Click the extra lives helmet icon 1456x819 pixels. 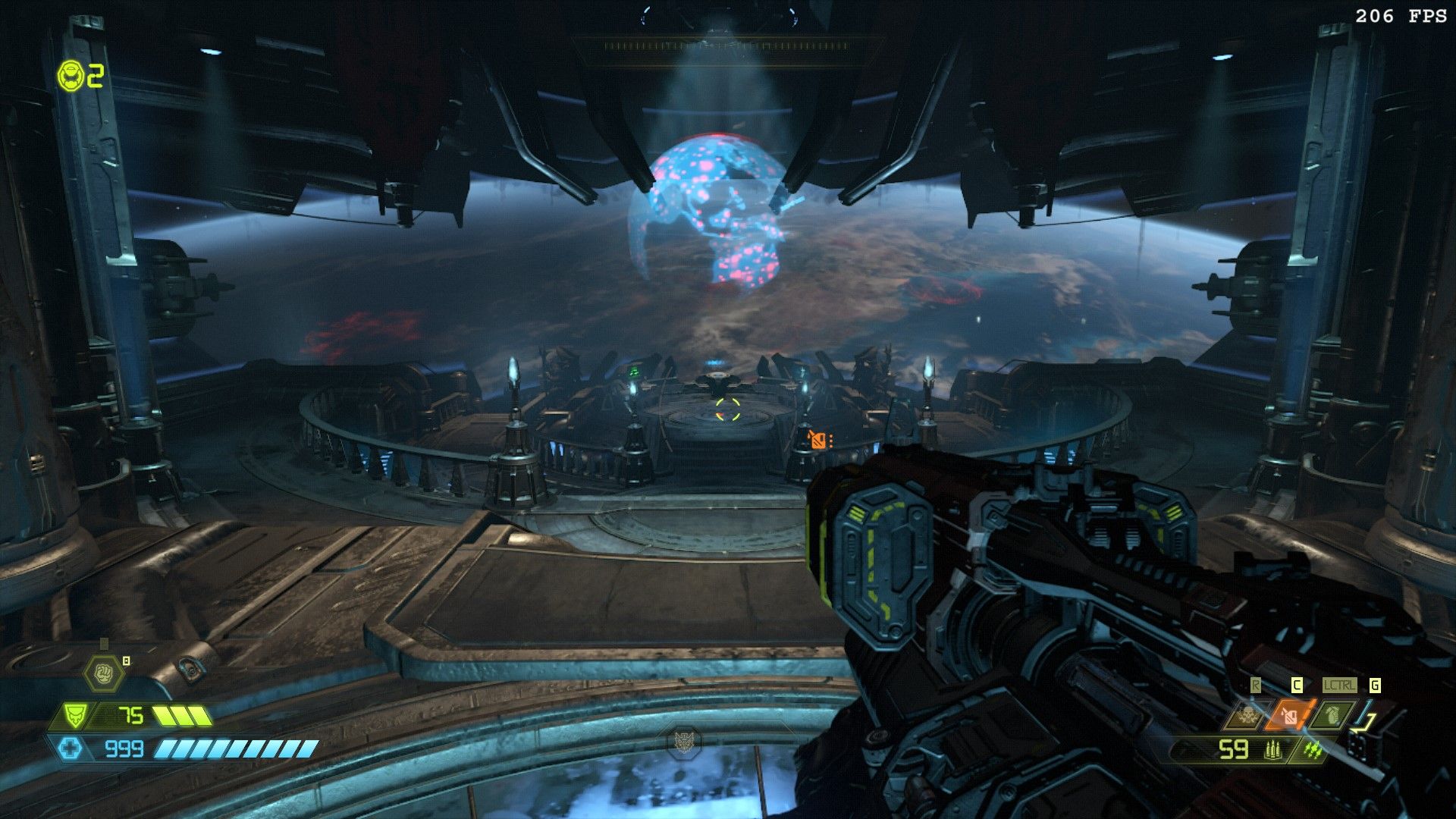click(71, 77)
